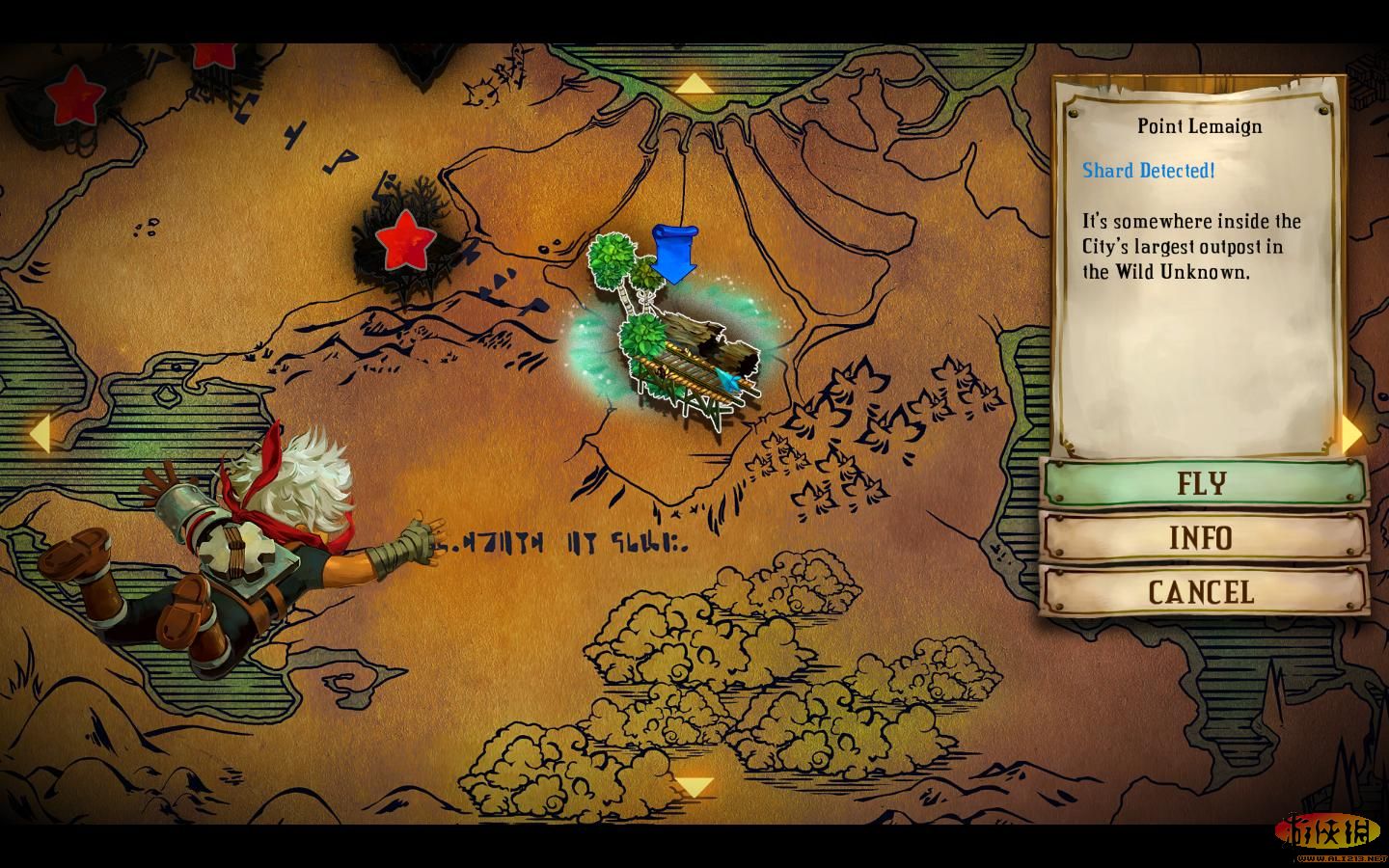Click the right arrow at the map edge
Image resolution: width=1389 pixels, height=868 pixels.
pyautogui.click(x=1352, y=434)
